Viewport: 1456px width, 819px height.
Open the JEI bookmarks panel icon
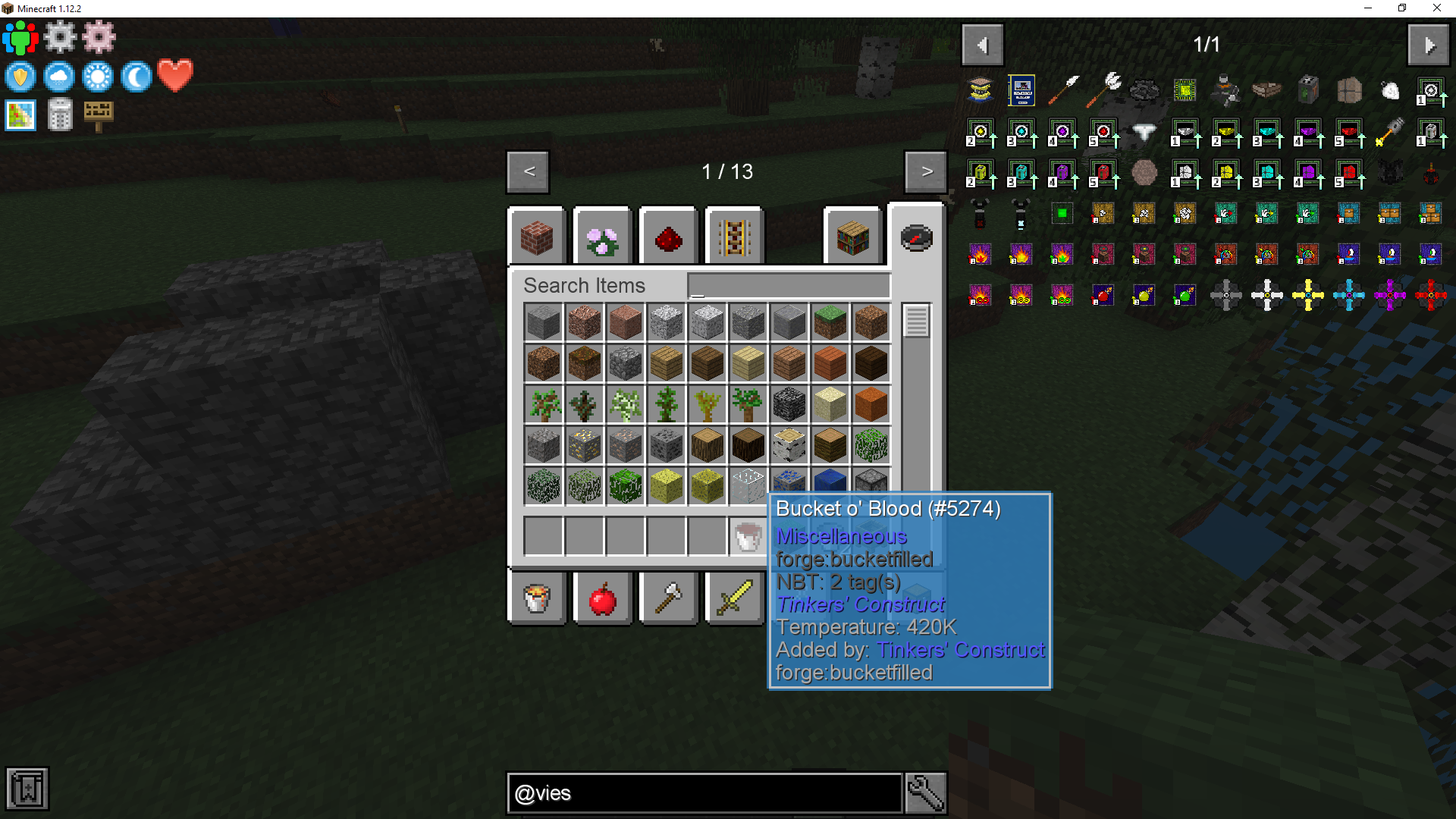coord(28,789)
